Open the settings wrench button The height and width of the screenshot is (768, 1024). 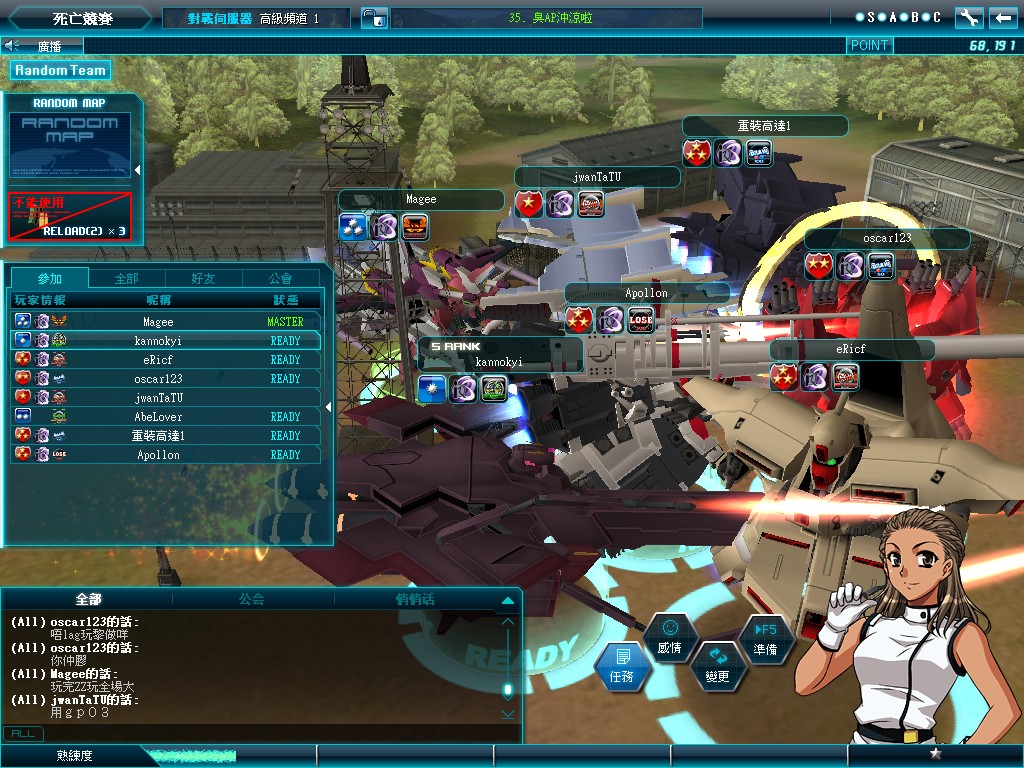click(969, 18)
